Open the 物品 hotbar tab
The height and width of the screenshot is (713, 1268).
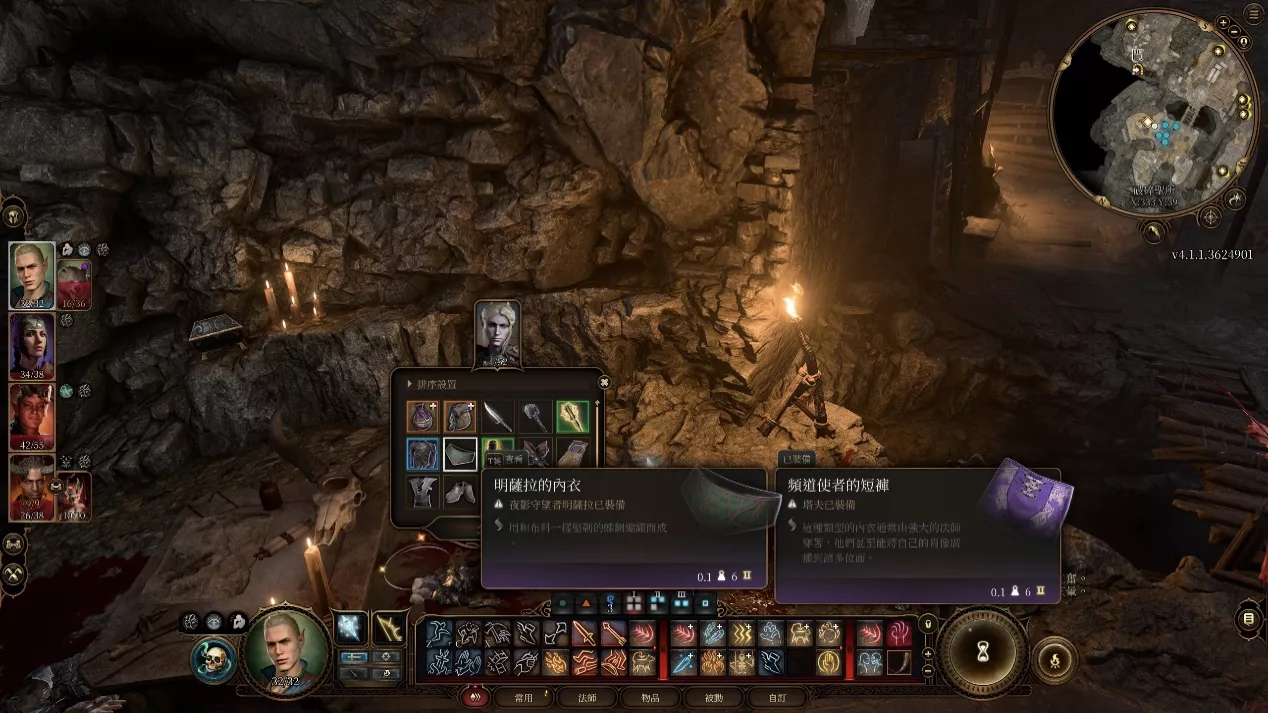(650, 697)
